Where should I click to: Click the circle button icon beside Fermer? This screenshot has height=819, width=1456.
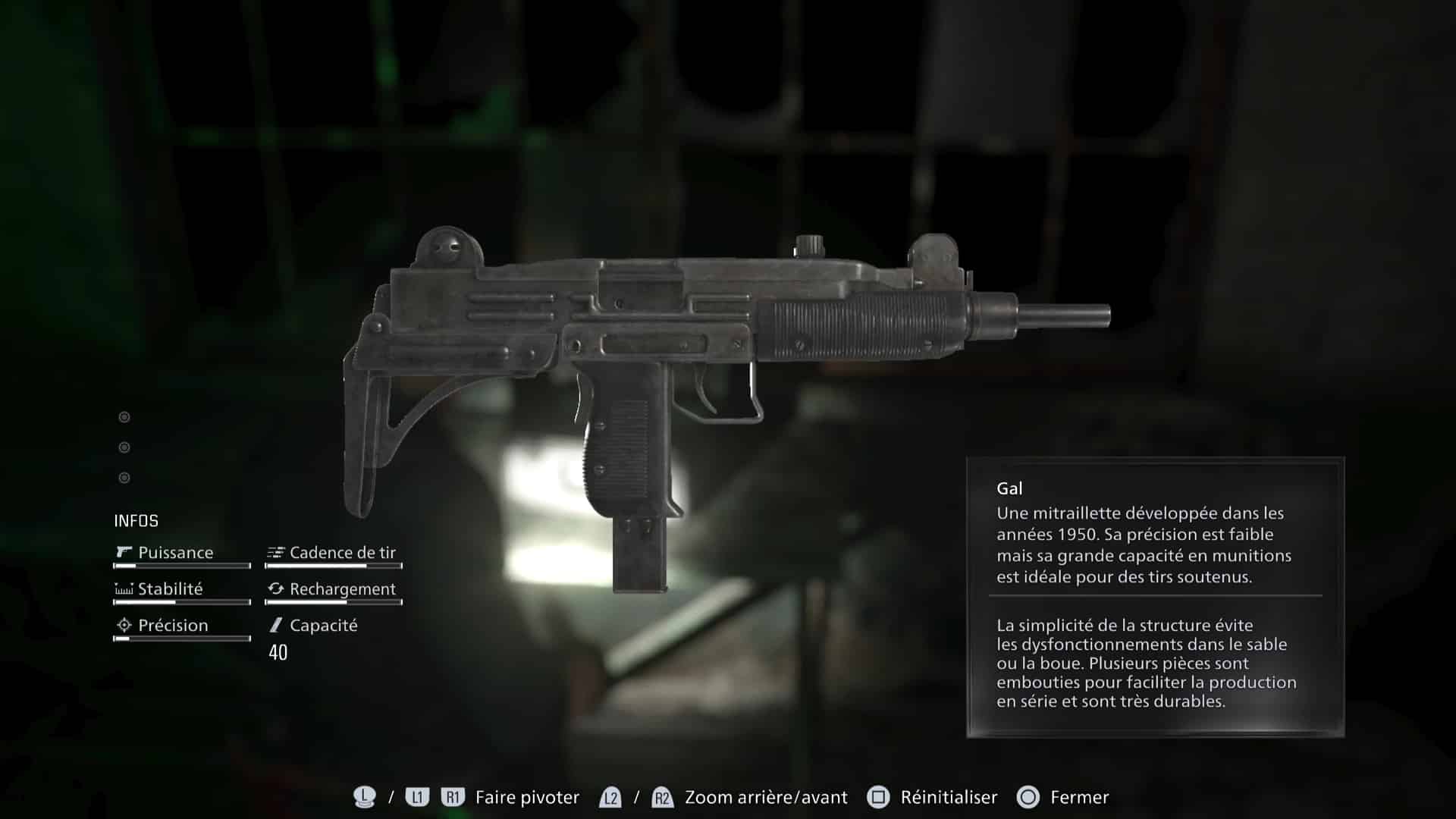click(x=1028, y=797)
